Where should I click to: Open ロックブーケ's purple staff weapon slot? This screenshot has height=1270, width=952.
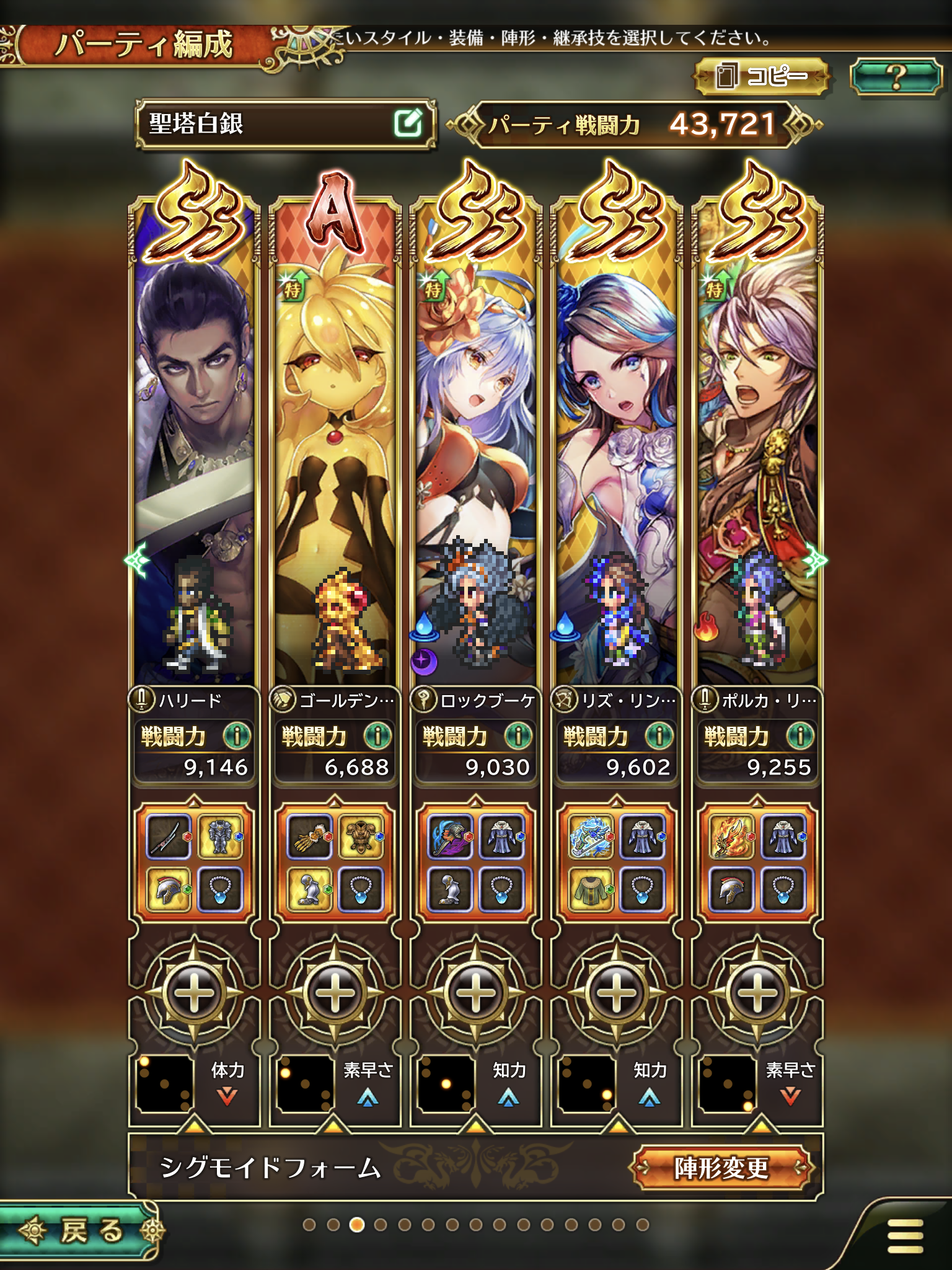451,837
